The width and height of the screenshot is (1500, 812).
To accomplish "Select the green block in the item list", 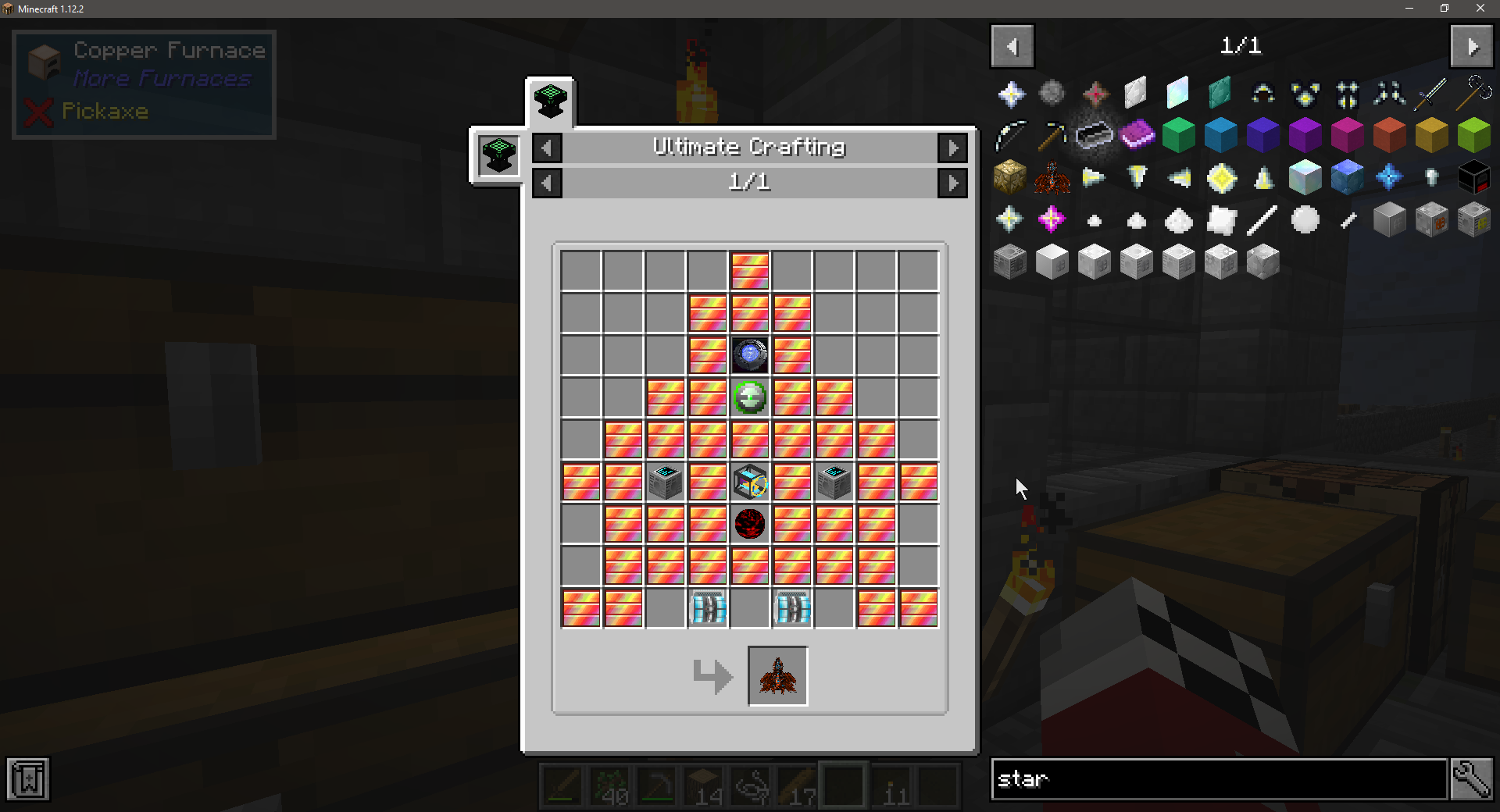I will click(x=1179, y=135).
